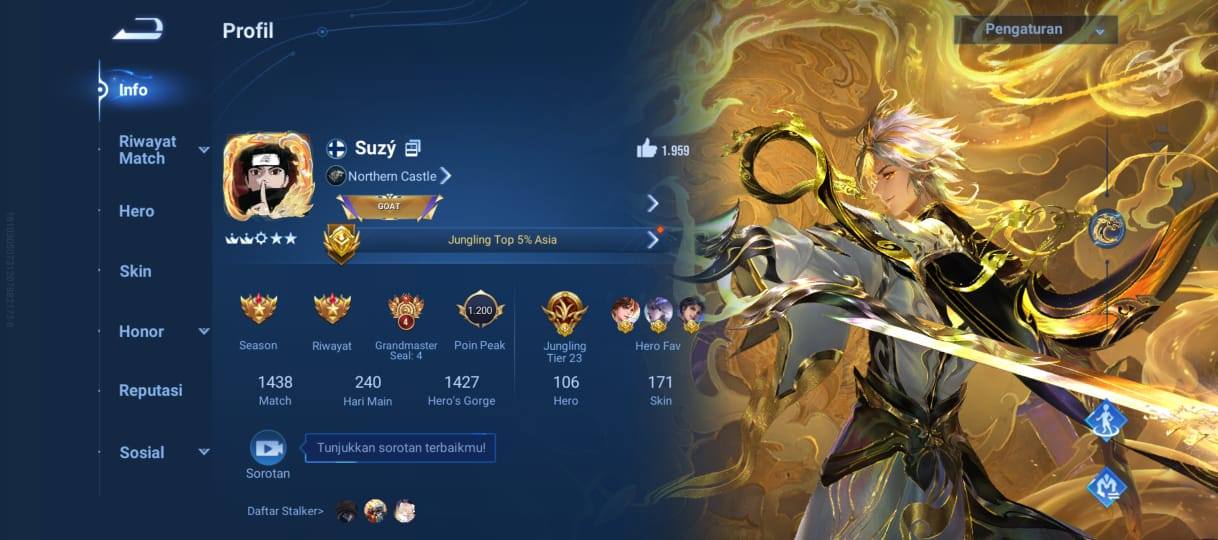Switch to the Skin tab
The width and height of the screenshot is (1218, 540).
tap(135, 271)
